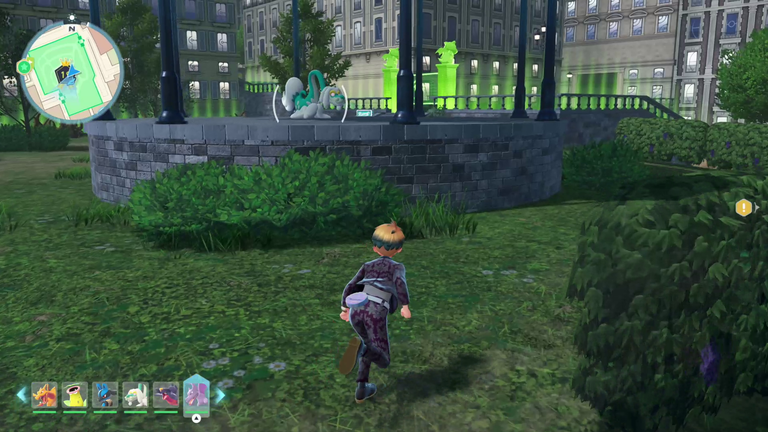Select the green star marker on minimap edge
The height and width of the screenshot is (432, 768).
pyautogui.click(x=24, y=67)
